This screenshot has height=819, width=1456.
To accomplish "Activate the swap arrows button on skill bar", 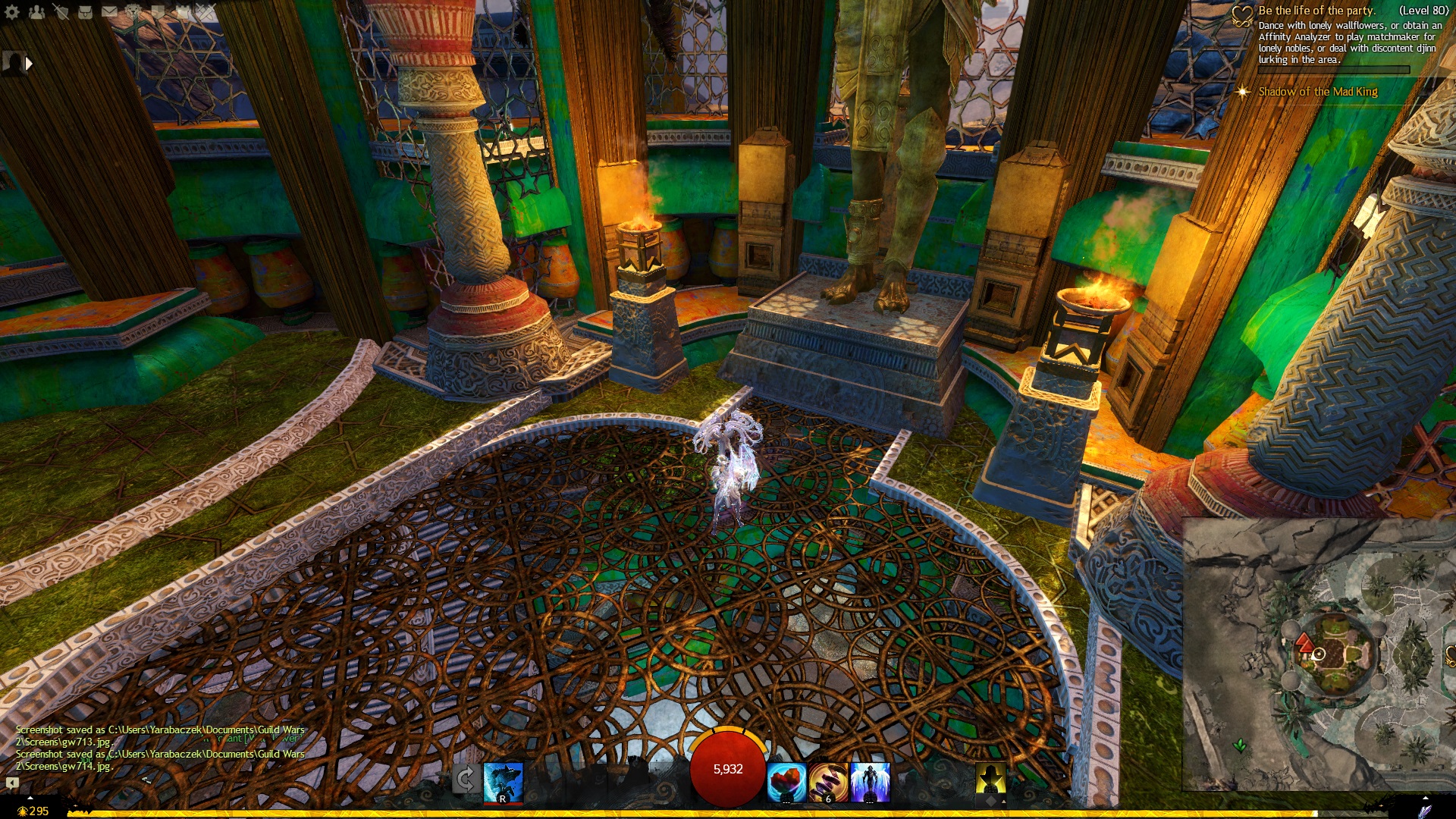I will pyautogui.click(x=465, y=780).
